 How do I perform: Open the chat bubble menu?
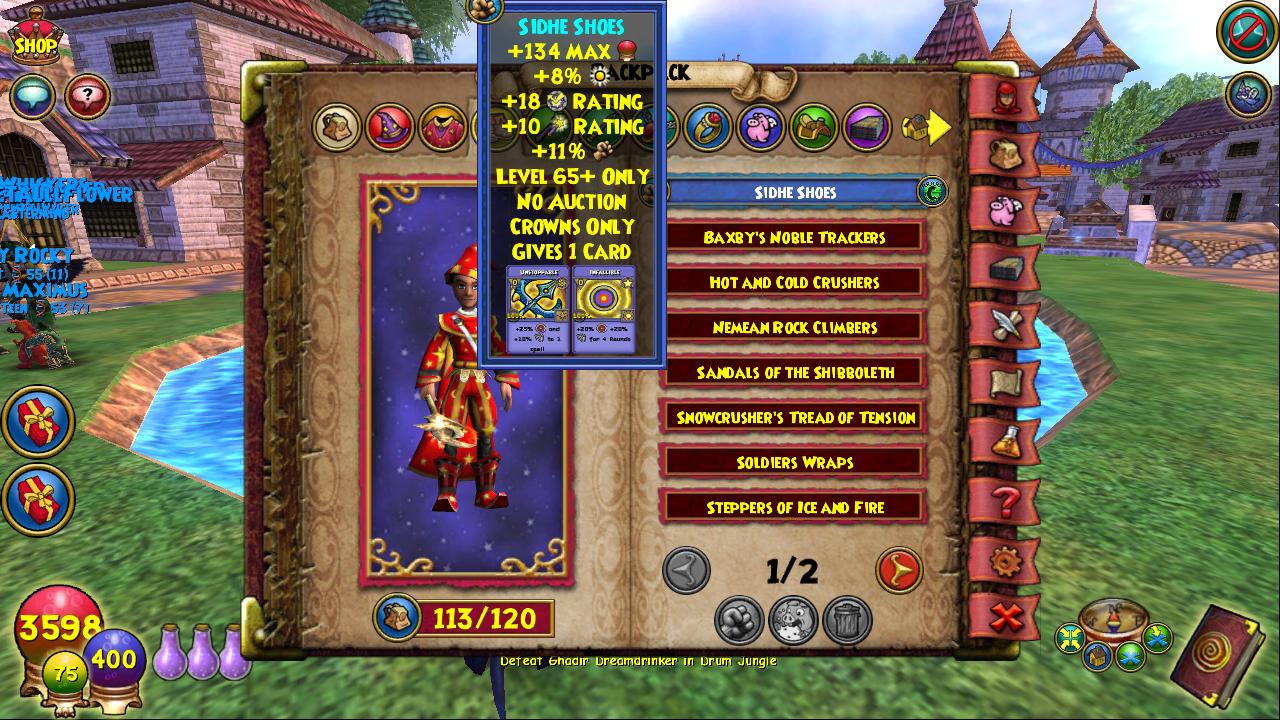tap(31, 97)
